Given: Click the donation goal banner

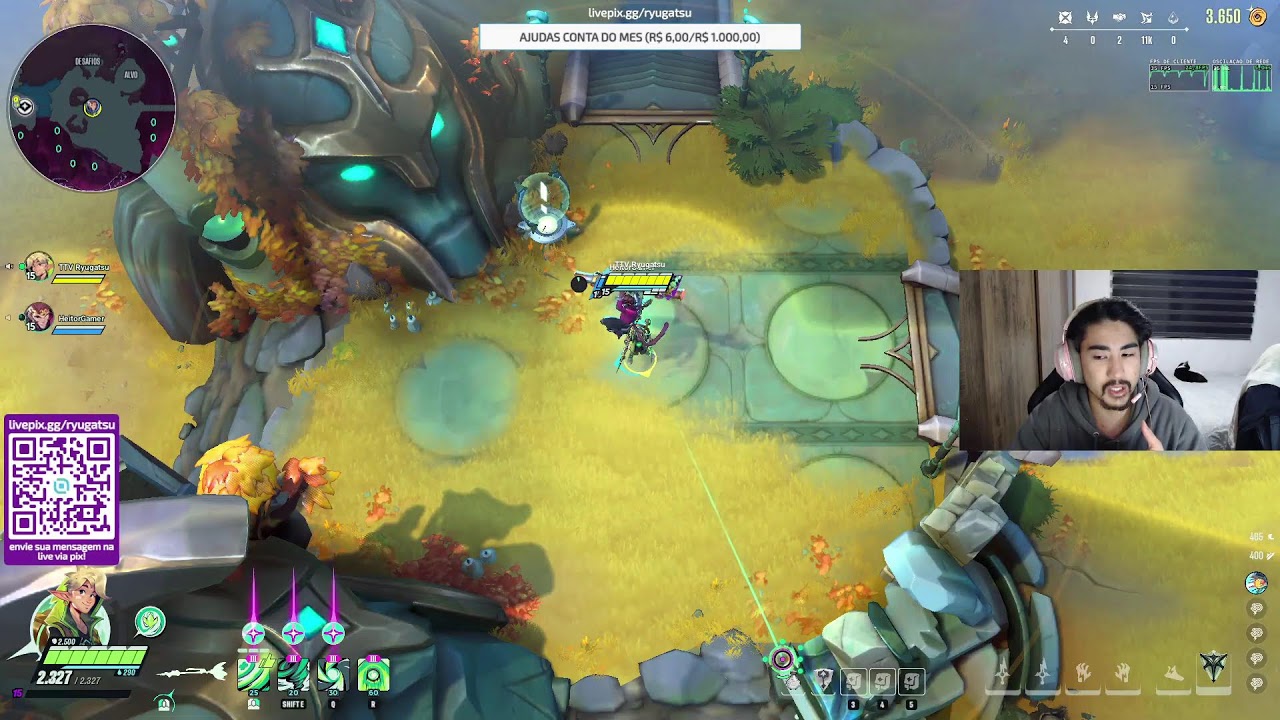Looking at the screenshot, I should (640, 37).
